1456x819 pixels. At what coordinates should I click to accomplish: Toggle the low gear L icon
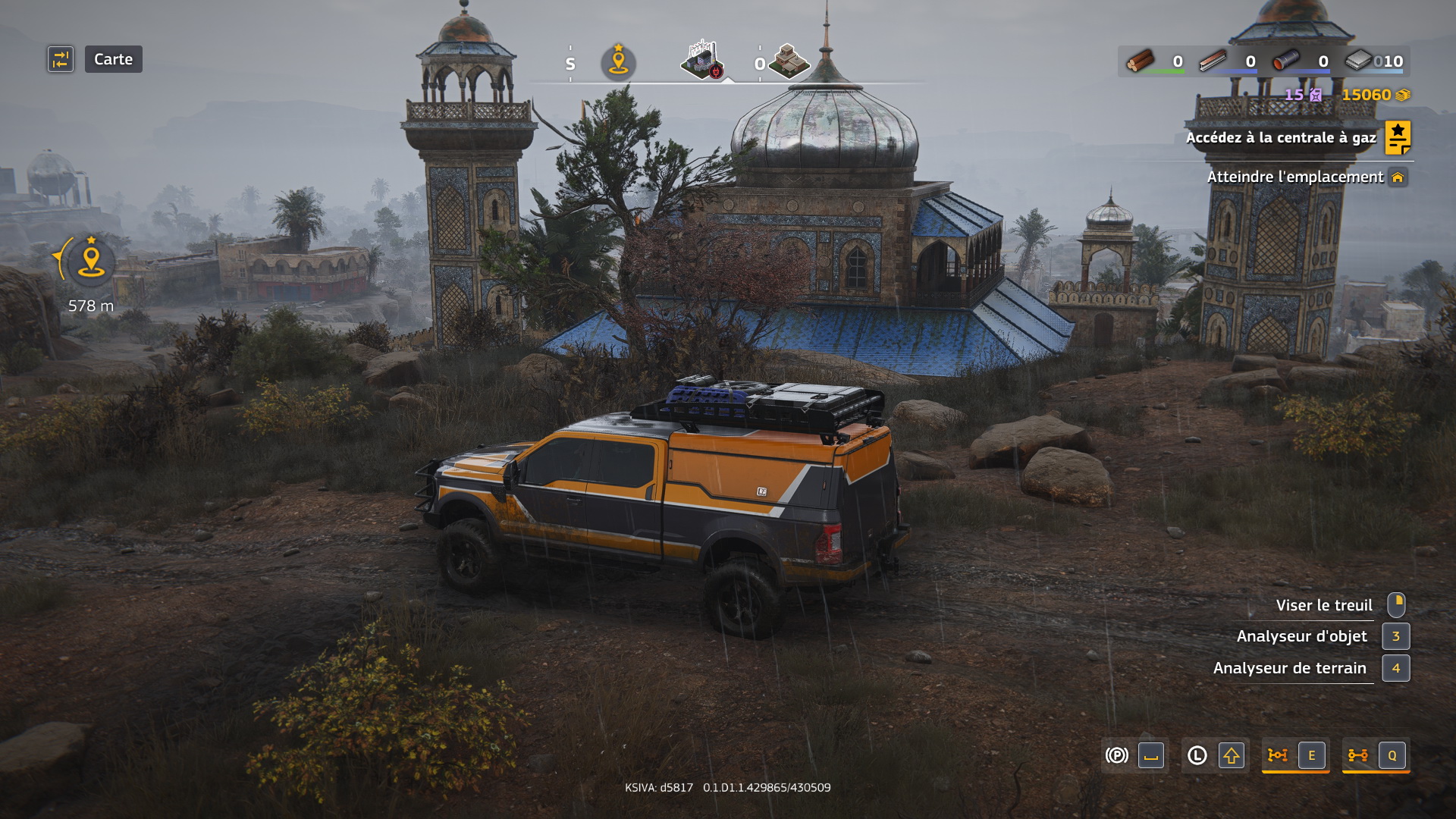[x=1197, y=755]
